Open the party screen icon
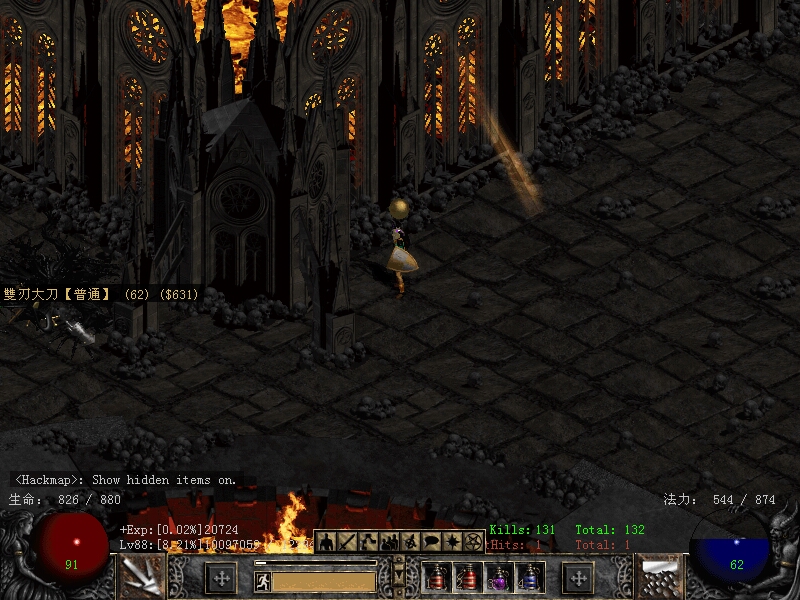The image size is (800, 600). [x=389, y=542]
